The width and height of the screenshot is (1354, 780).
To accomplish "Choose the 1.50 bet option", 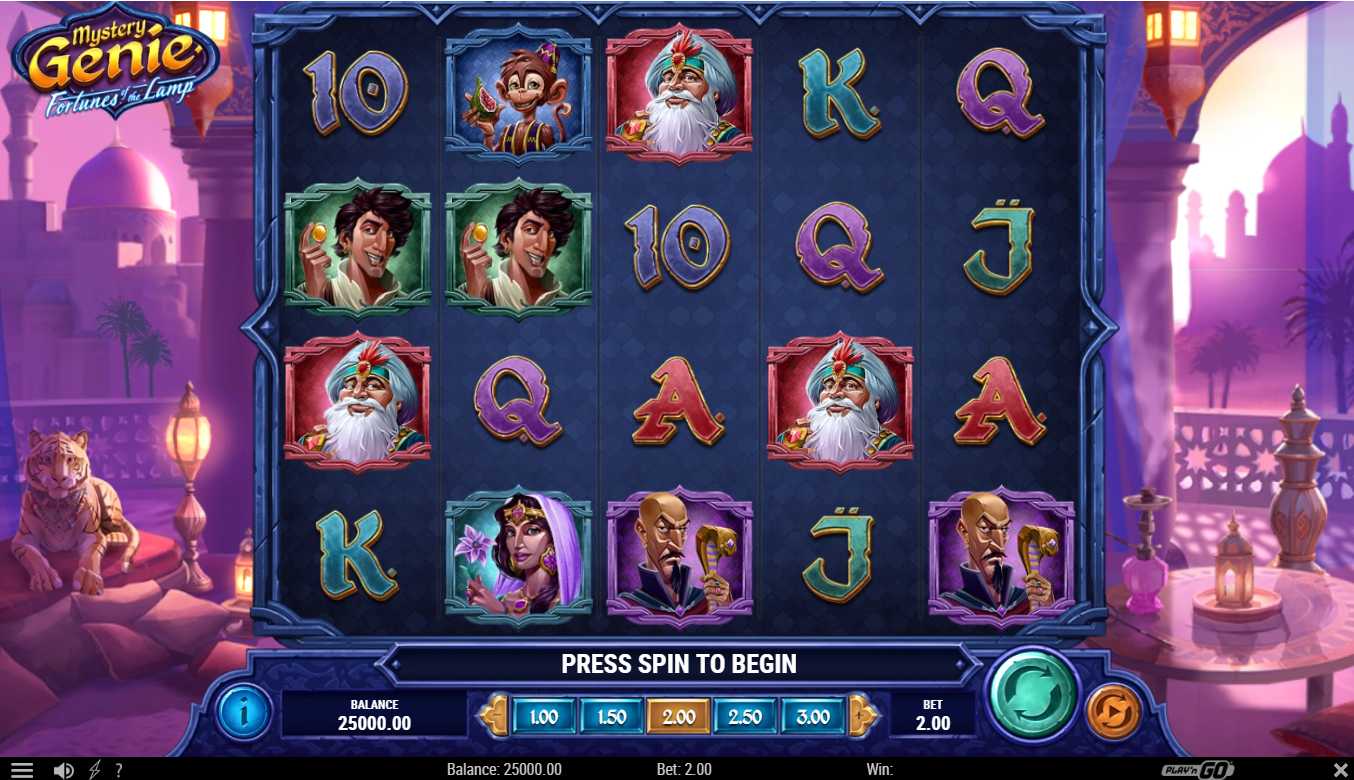I will tap(611, 717).
